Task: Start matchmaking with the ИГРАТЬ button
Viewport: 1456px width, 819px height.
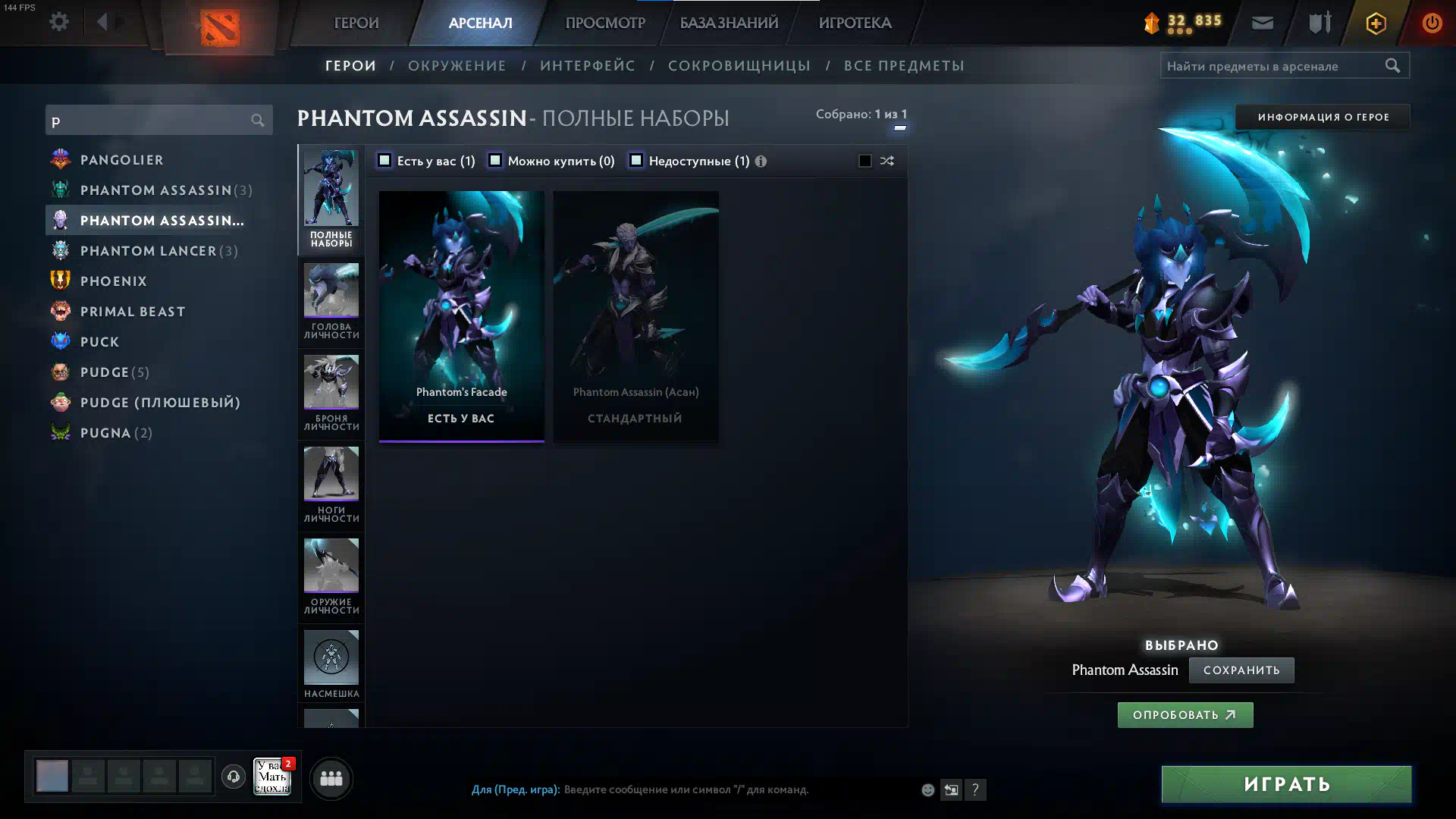Action: point(1286,784)
